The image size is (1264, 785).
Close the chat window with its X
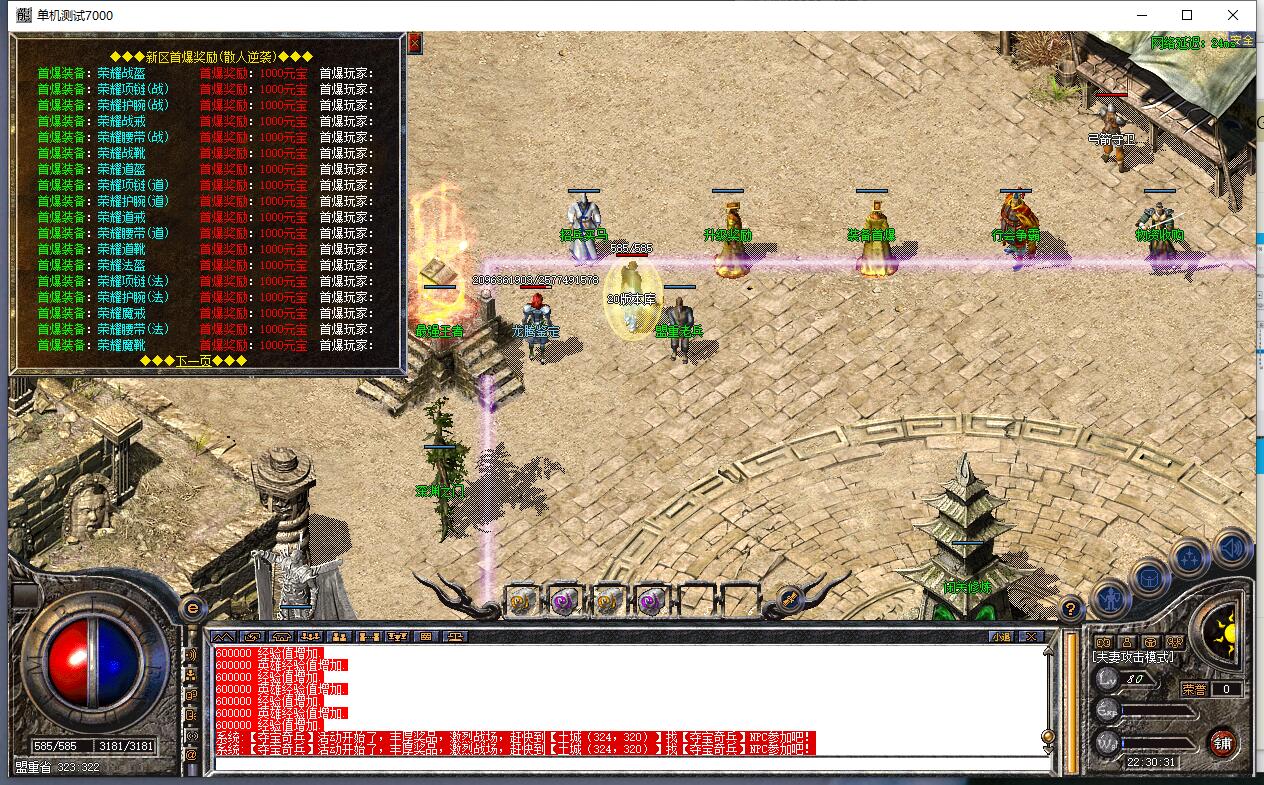click(x=1031, y=636)
